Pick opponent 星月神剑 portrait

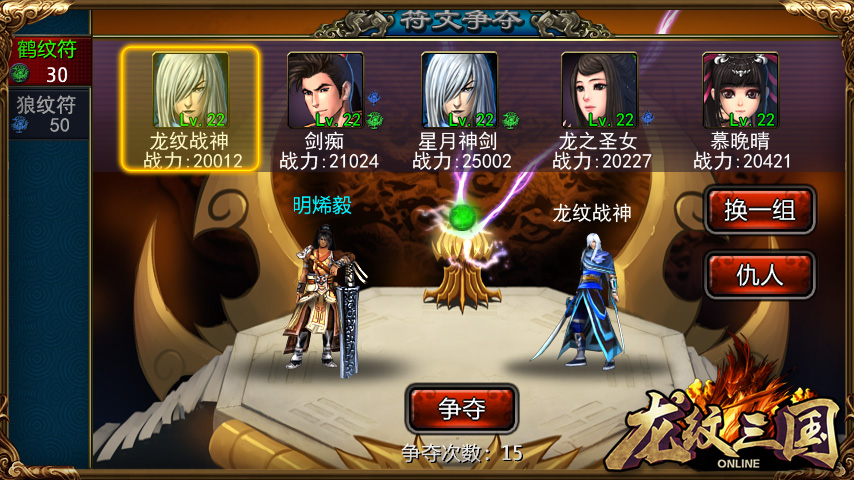[x=459, y=91]
